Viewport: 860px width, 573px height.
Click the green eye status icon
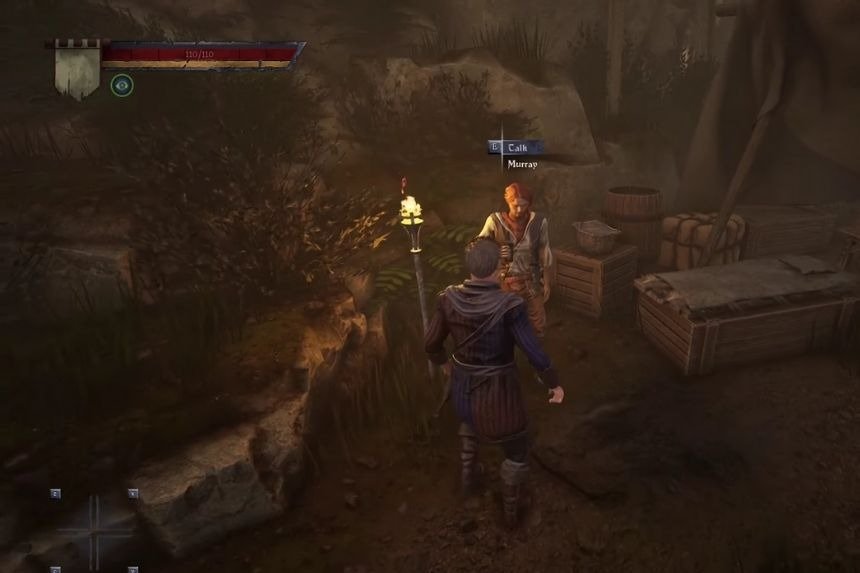click(122, 85)
